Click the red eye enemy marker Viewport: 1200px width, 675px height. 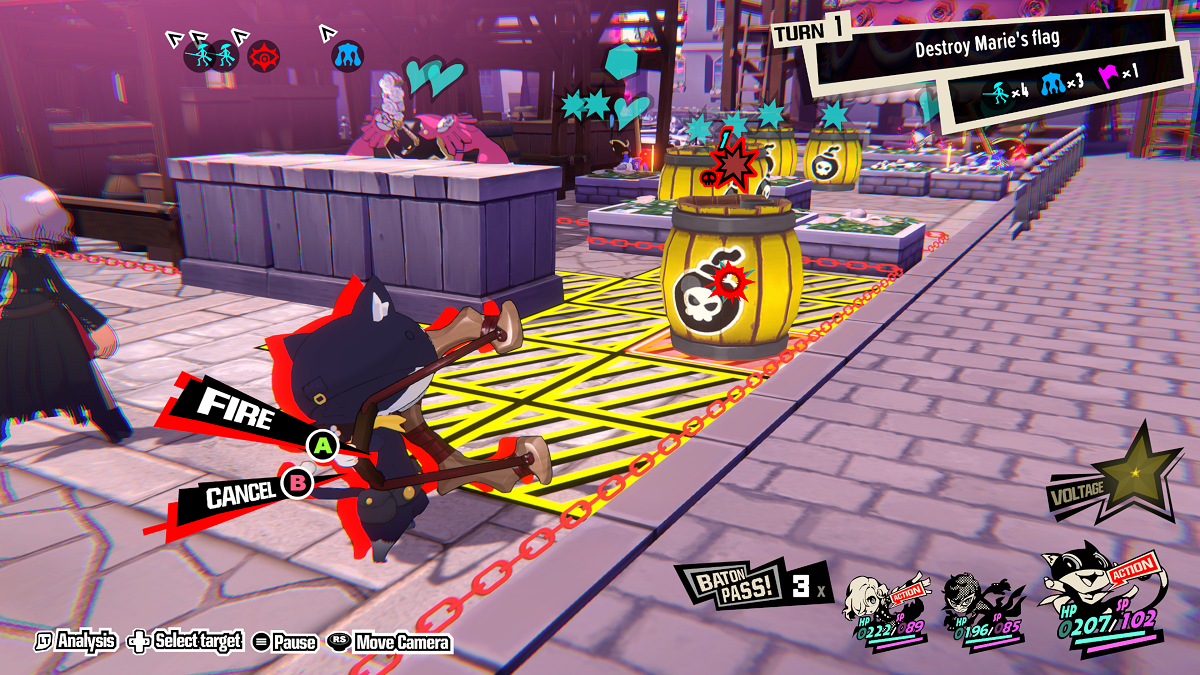click(264, 54)
